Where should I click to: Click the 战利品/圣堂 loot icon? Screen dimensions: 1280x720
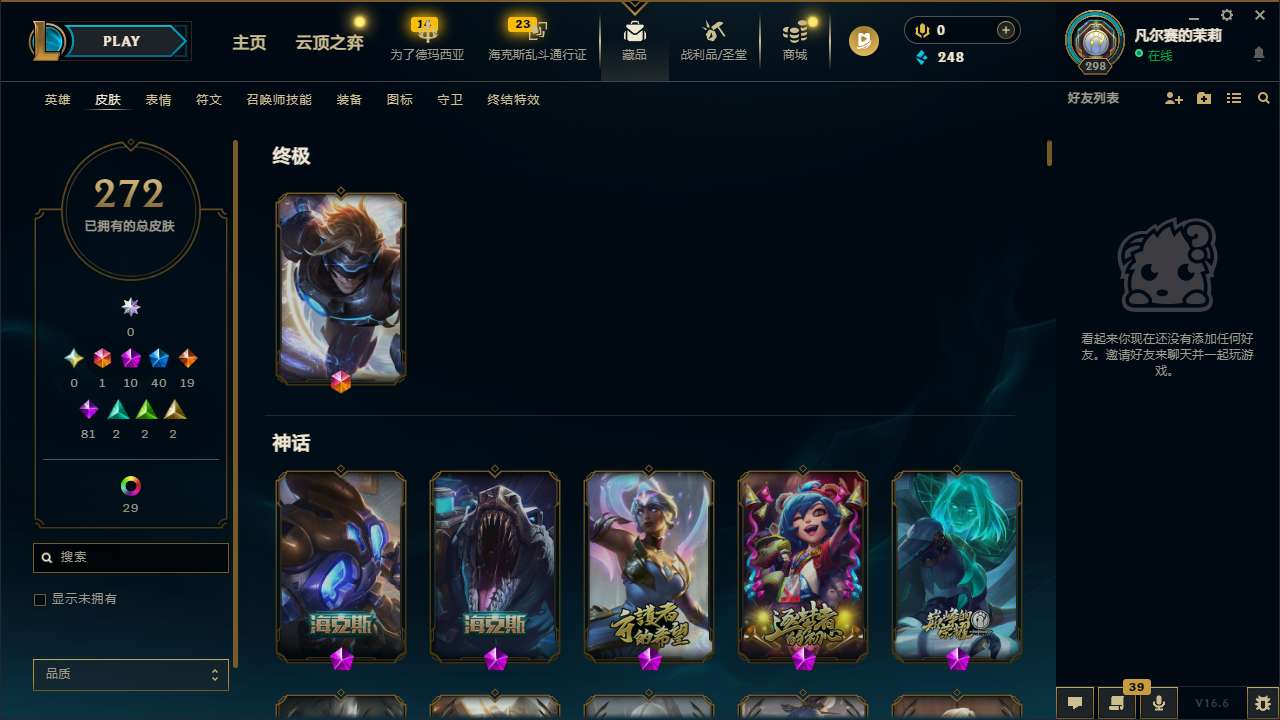713,30
